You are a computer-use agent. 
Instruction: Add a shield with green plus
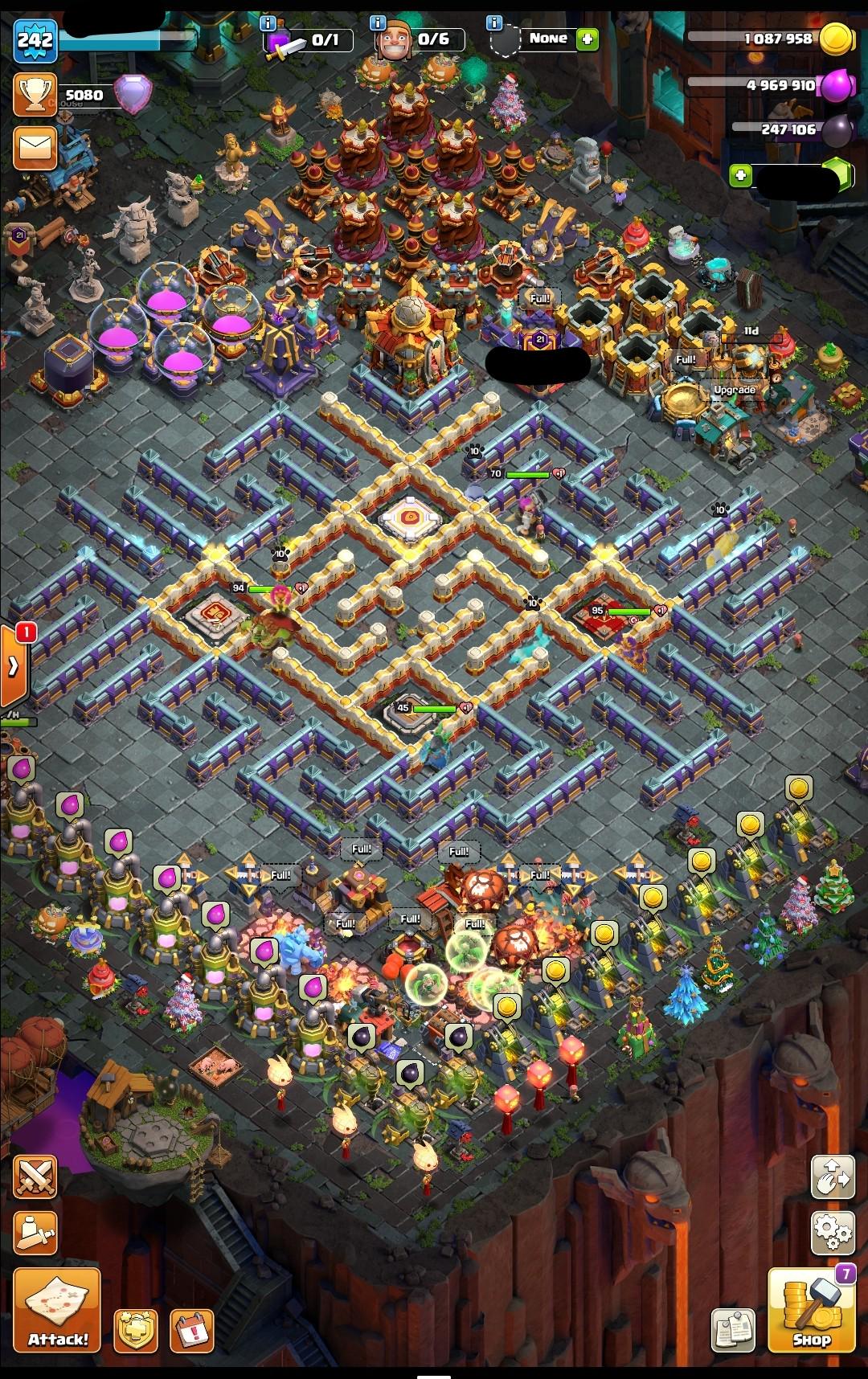[x=588, y=39]
